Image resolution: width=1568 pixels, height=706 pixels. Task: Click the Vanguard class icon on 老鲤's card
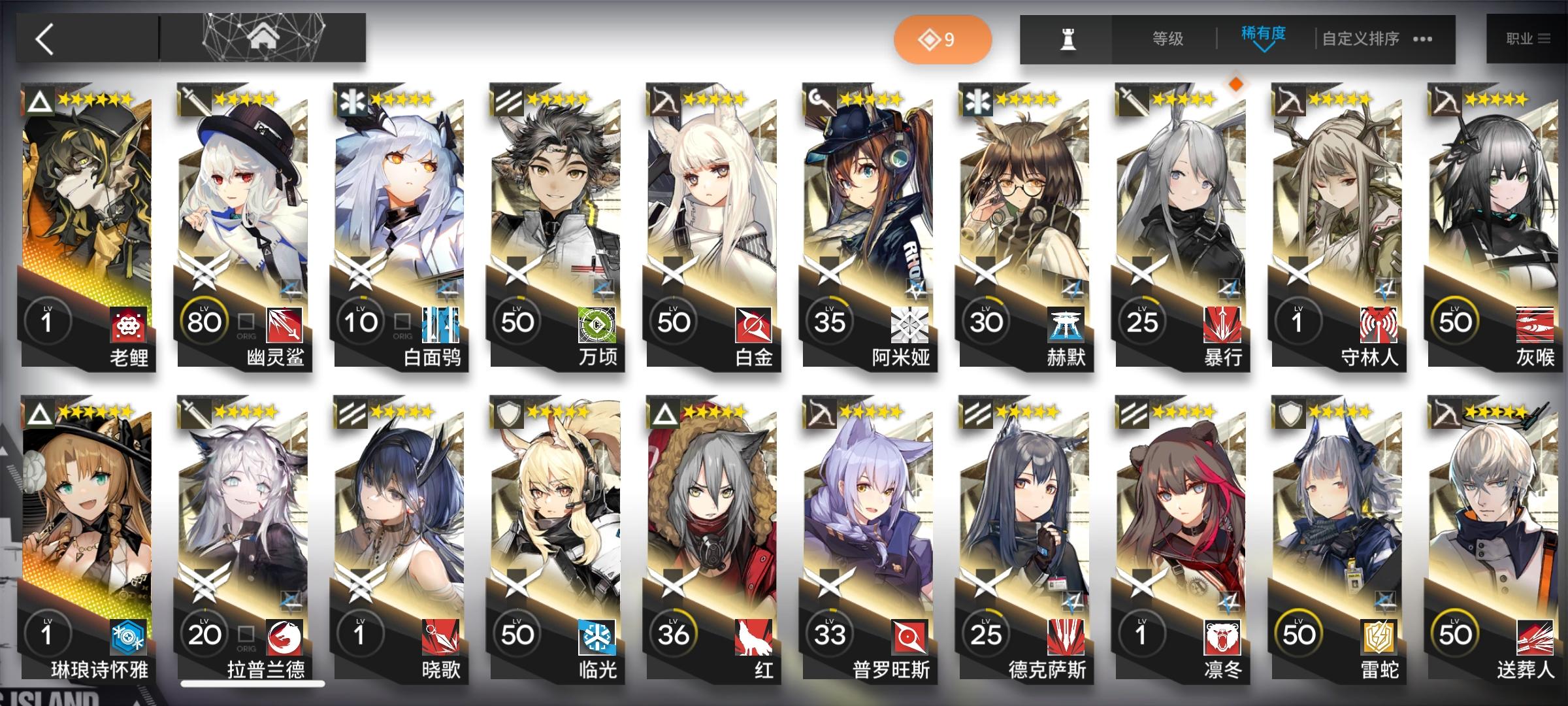37,101
